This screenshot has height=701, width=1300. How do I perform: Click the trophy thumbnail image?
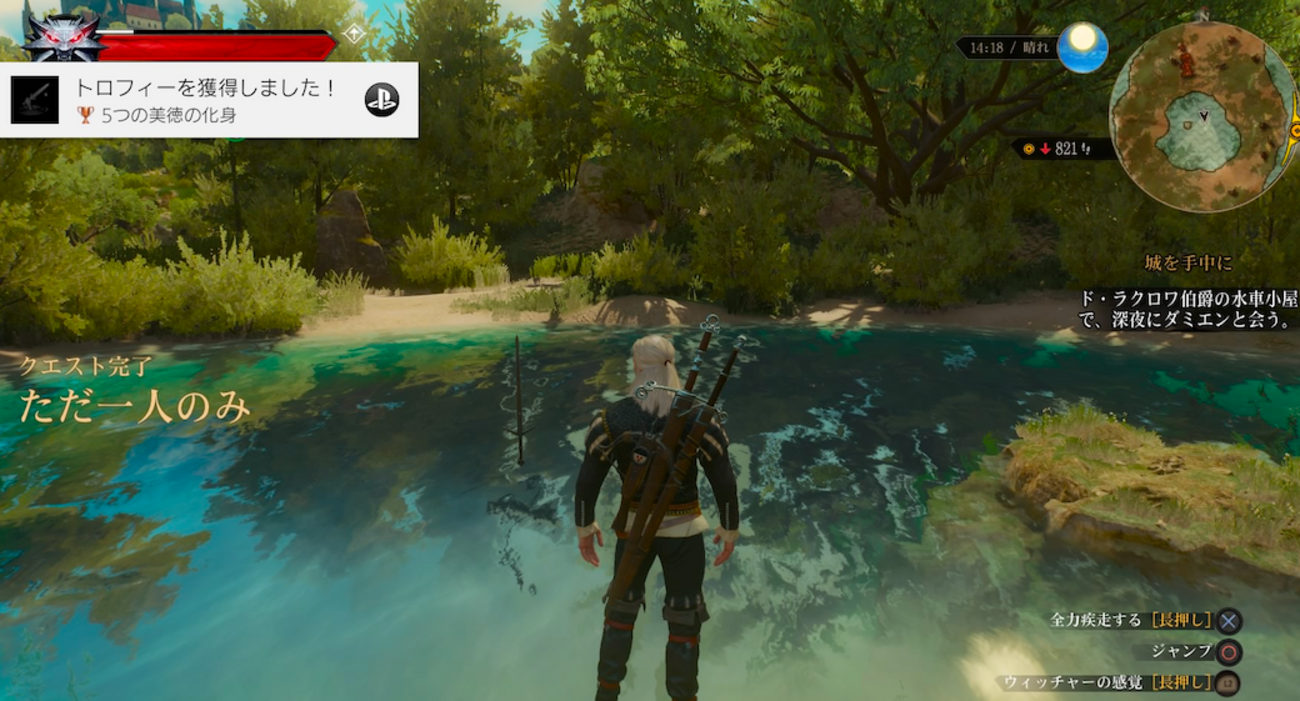[x=35, y=100]
